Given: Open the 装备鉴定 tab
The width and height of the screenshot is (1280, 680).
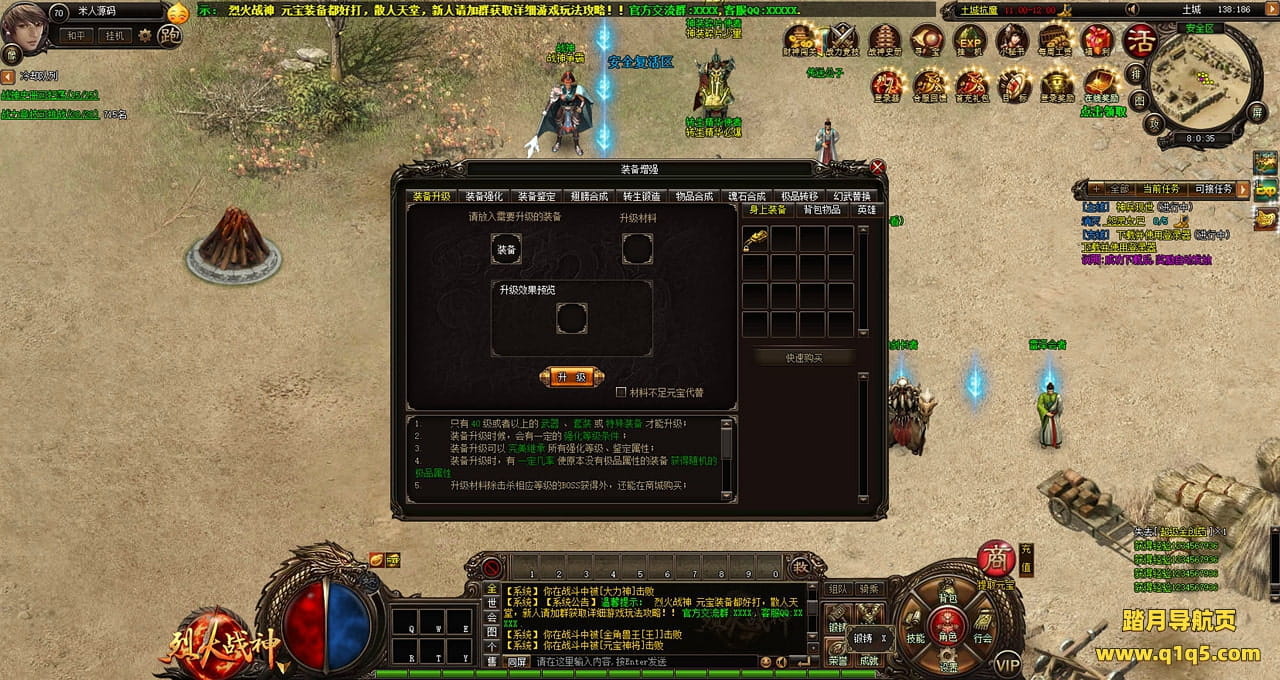Looking at the screenshot, I should tap(537, 197).
